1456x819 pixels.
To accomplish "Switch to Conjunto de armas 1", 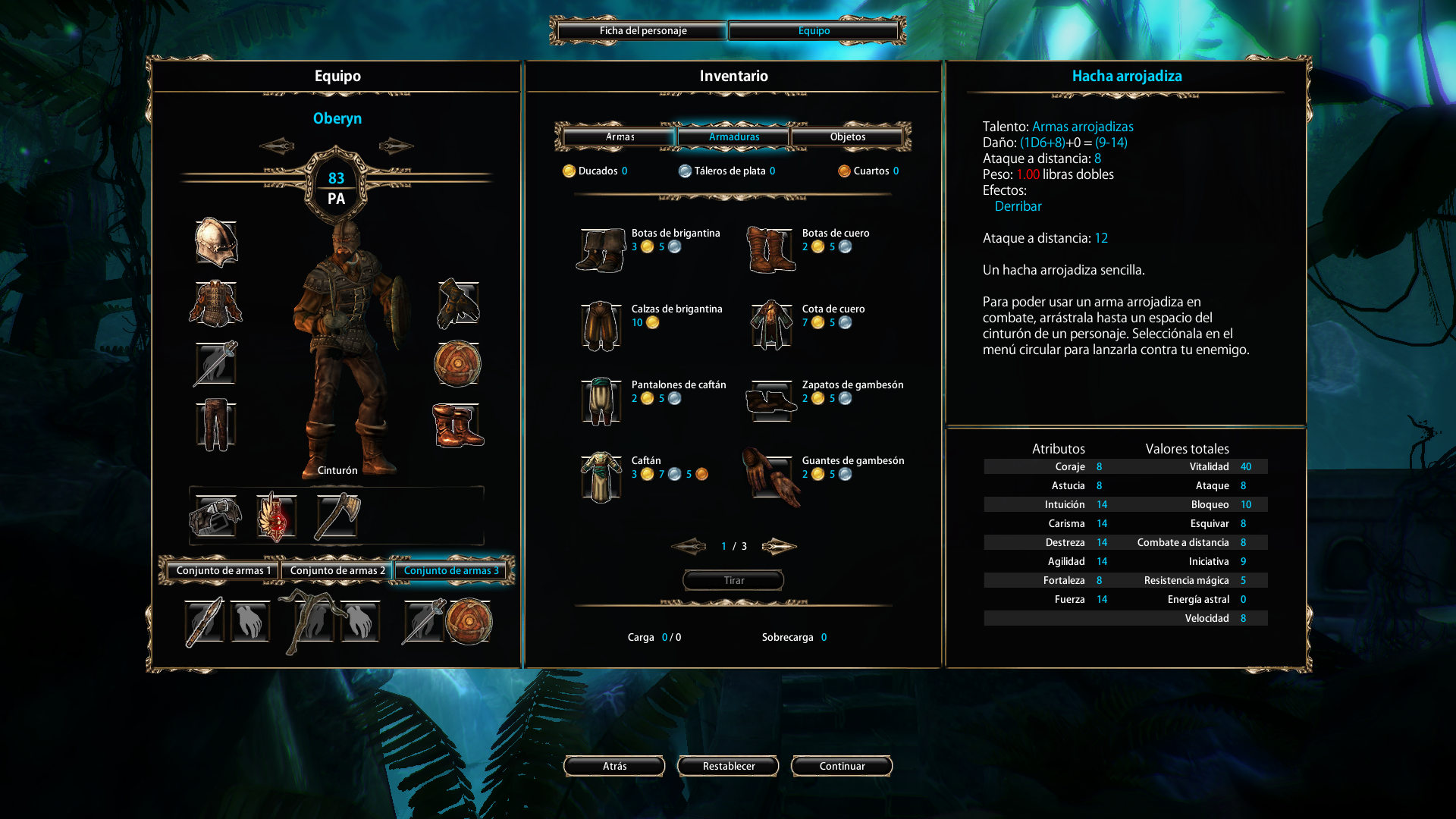I will point(223,571).
